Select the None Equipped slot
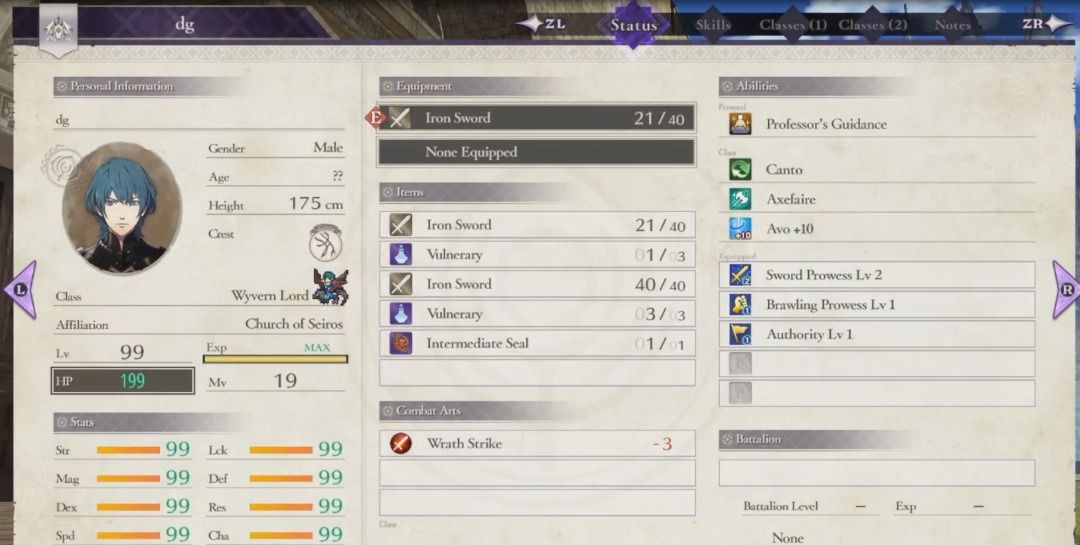This screenshot has width=1080, height=545. [536, 152]
